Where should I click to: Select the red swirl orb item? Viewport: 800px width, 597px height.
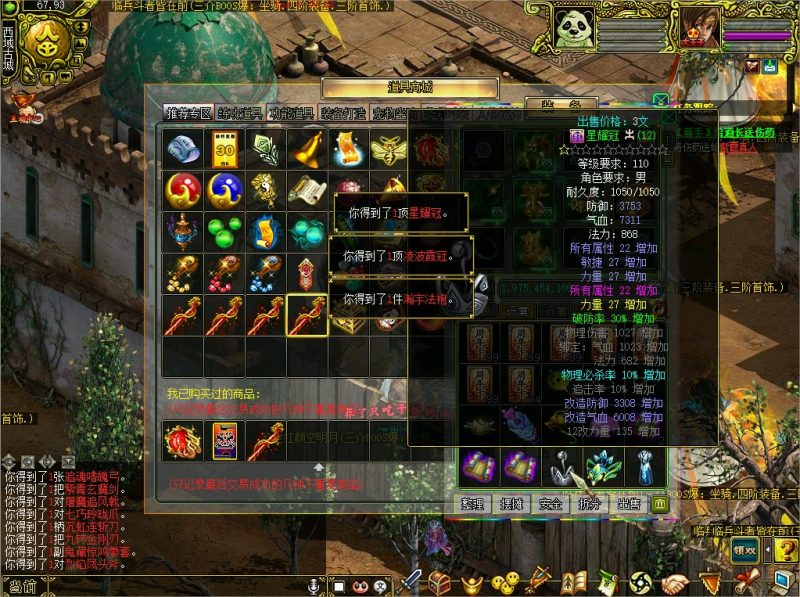click(x=183, y=189)
